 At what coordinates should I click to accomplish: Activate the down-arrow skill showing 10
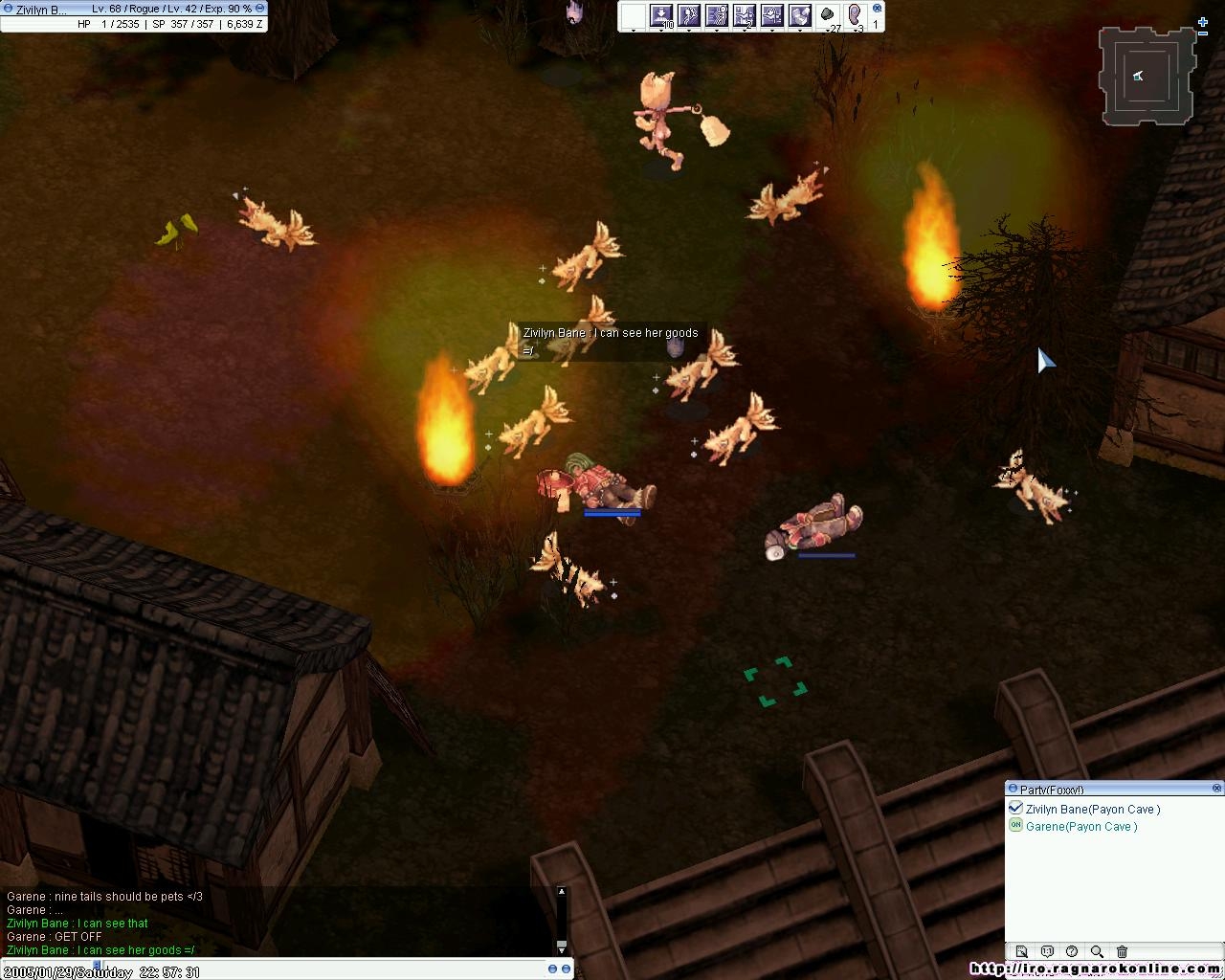point(661,15)
